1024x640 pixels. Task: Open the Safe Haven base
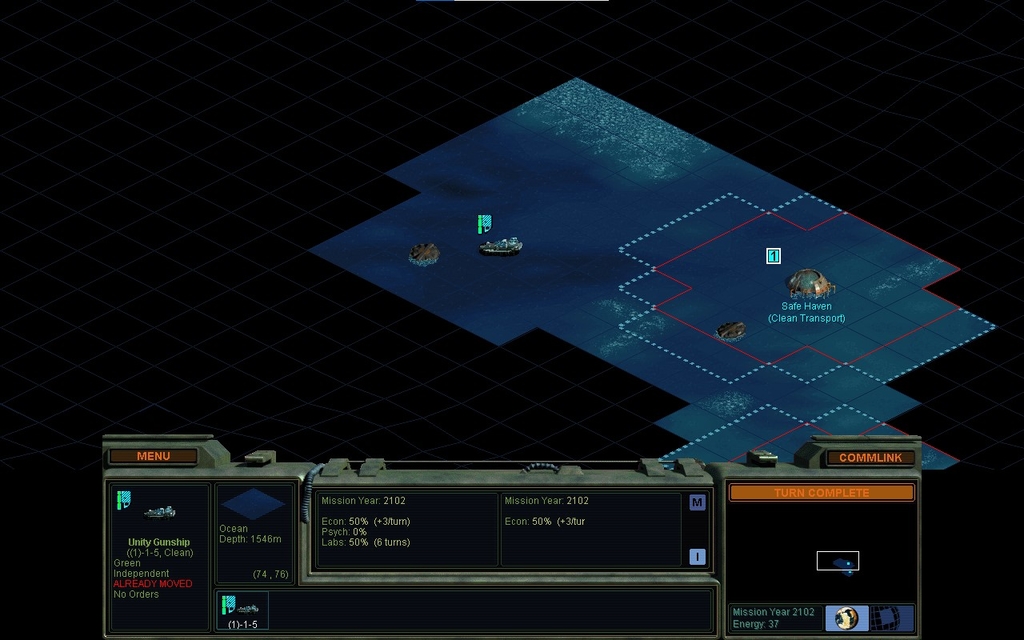(810, 283)
